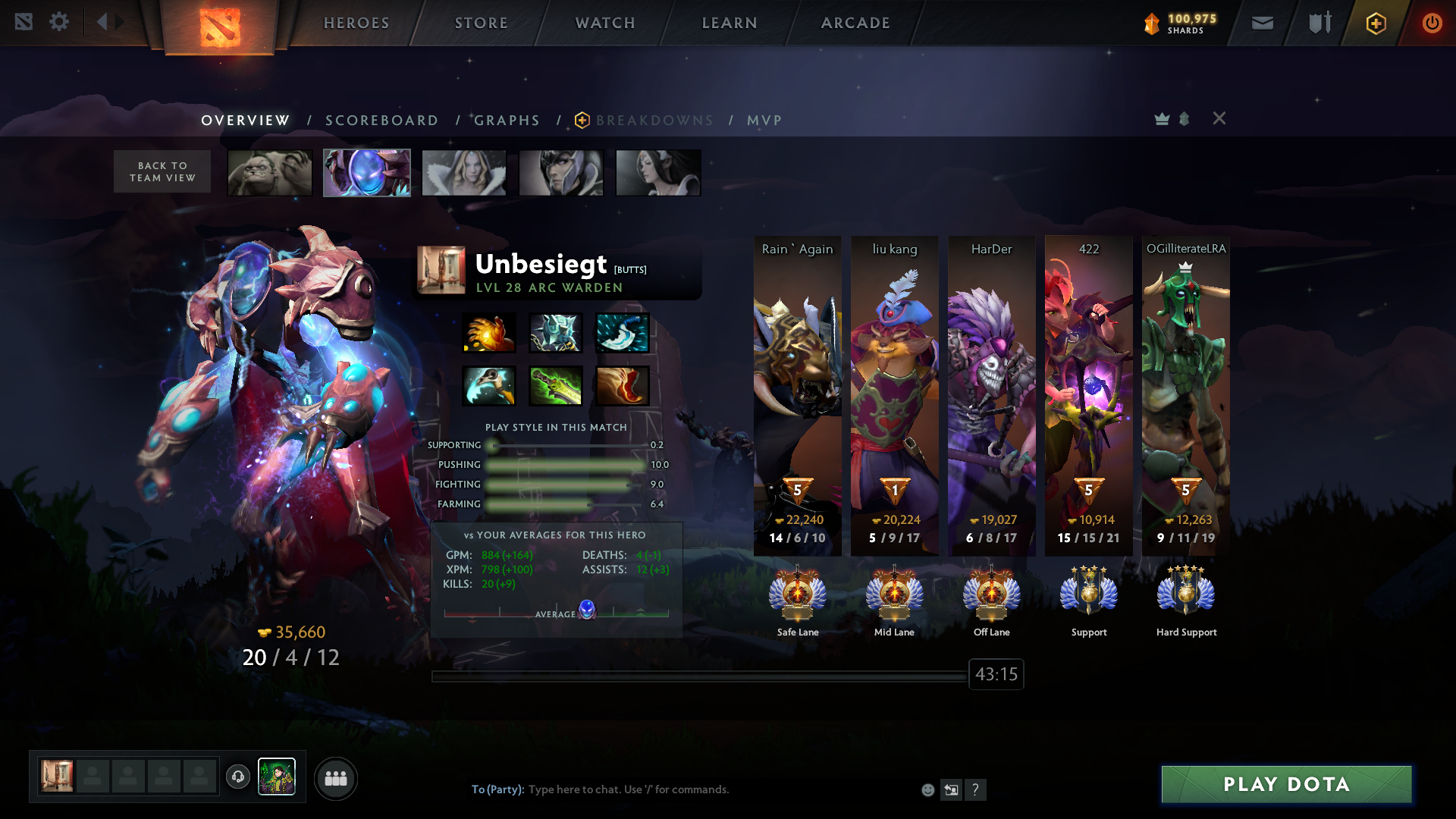
Task: Switch to the Arcade page
Action: coord(855,23)
